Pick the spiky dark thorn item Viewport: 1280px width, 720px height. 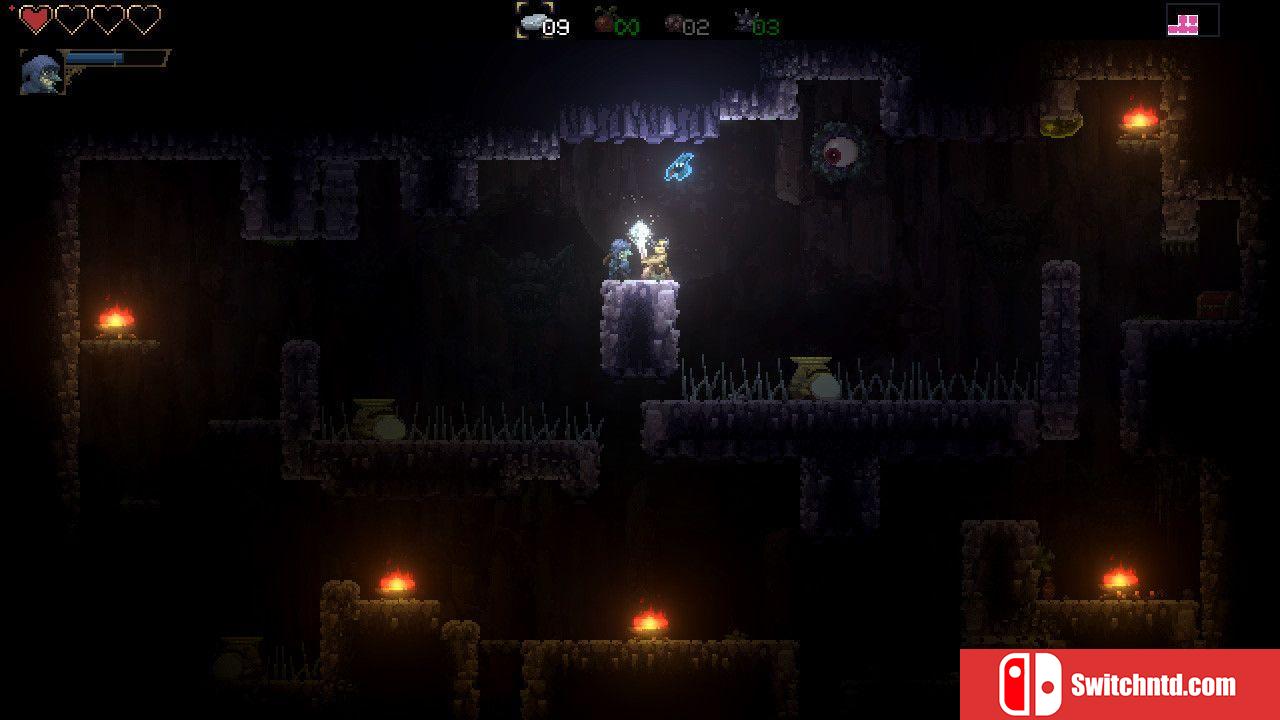(x=743, y=20)
